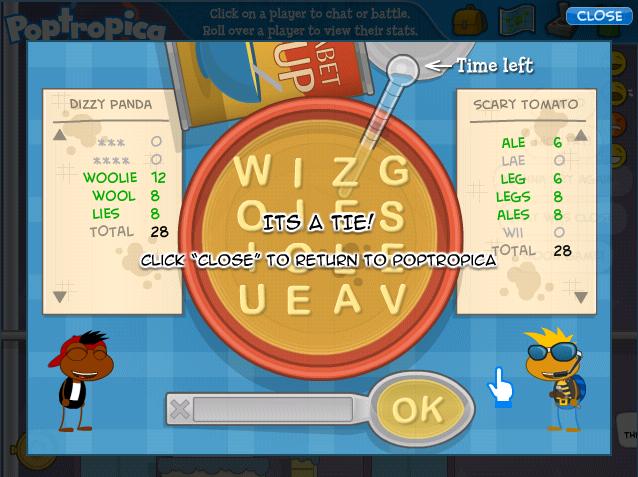638x477 pixels.
Task: Clear the word entry with the X
Action: coord(180,408)
